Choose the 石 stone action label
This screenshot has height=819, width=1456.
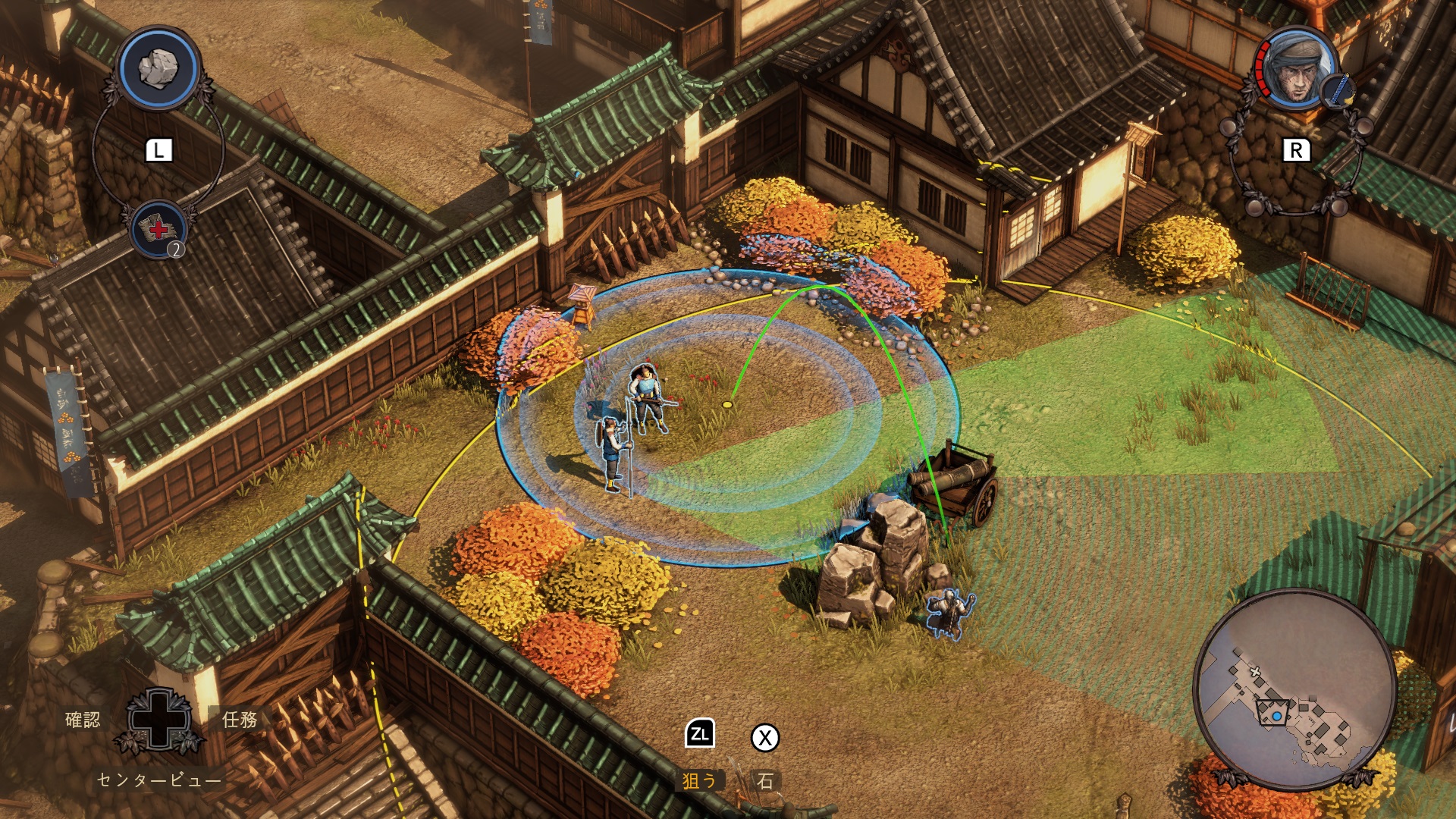tap(765, 780)
